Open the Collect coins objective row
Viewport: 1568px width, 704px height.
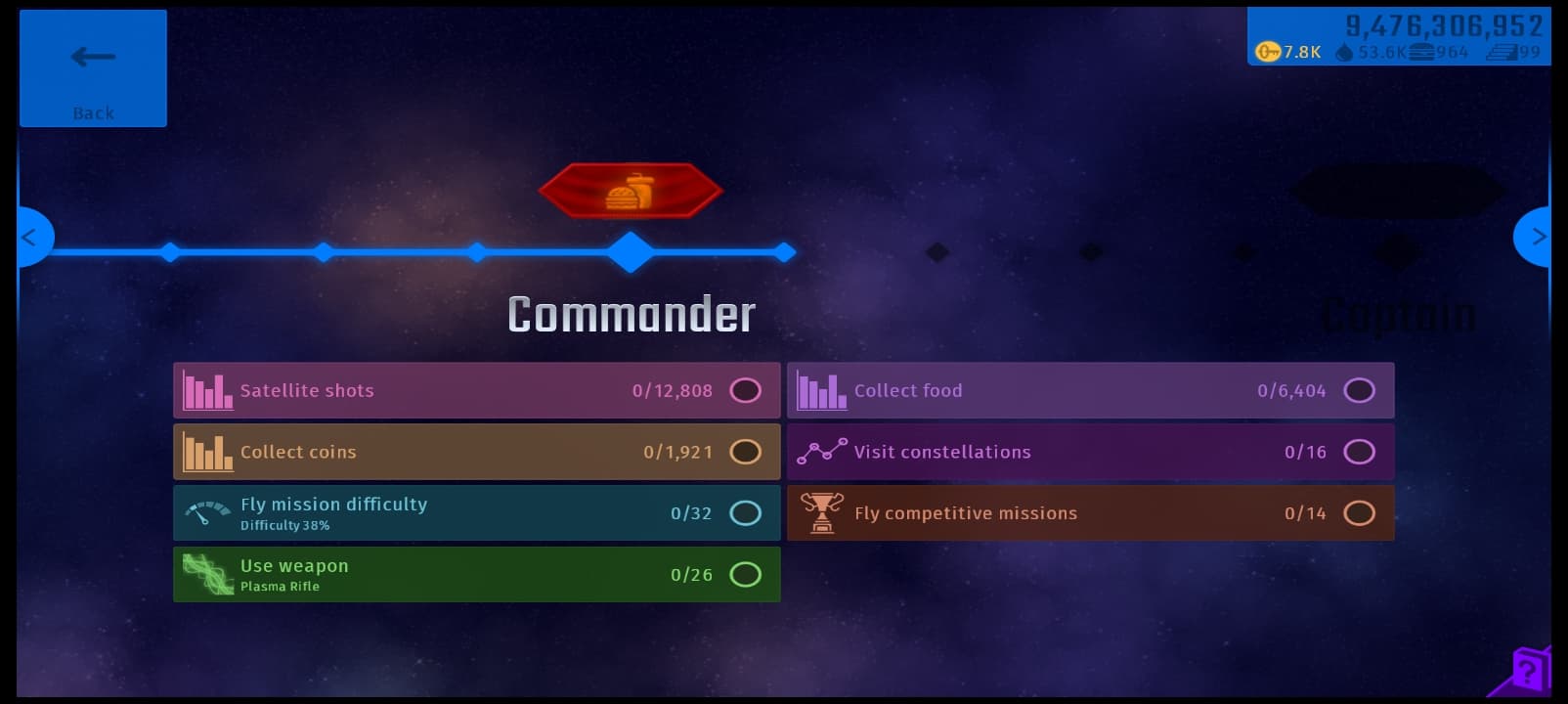(476, 452)
